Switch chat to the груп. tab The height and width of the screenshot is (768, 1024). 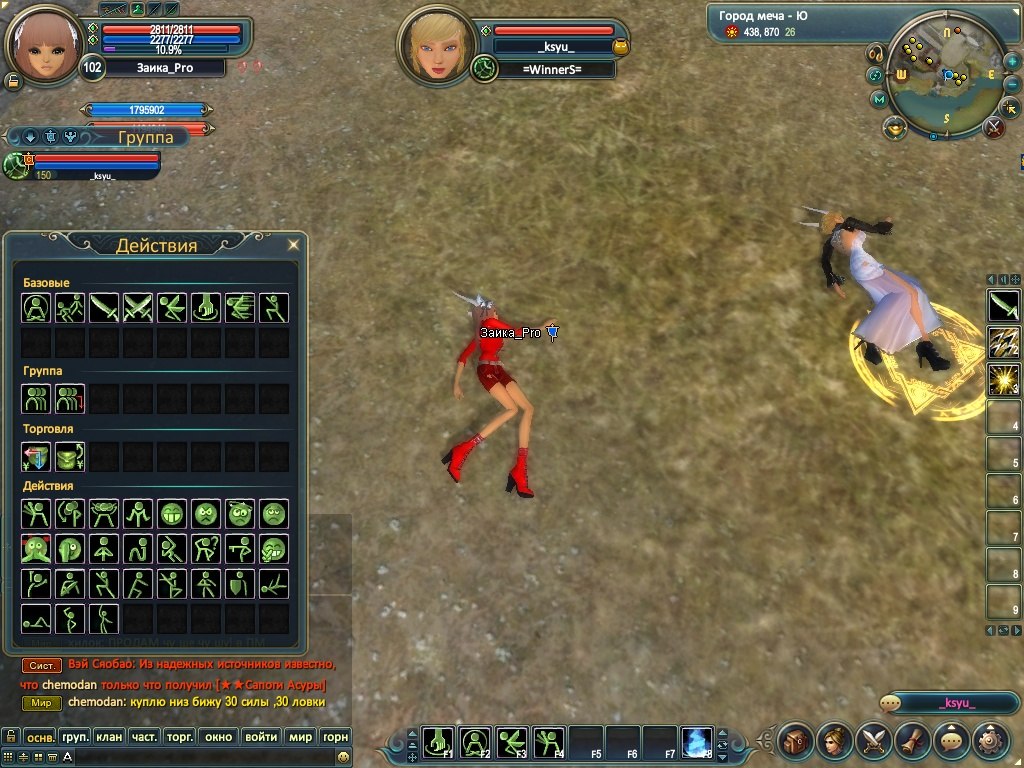coord(74,737)
